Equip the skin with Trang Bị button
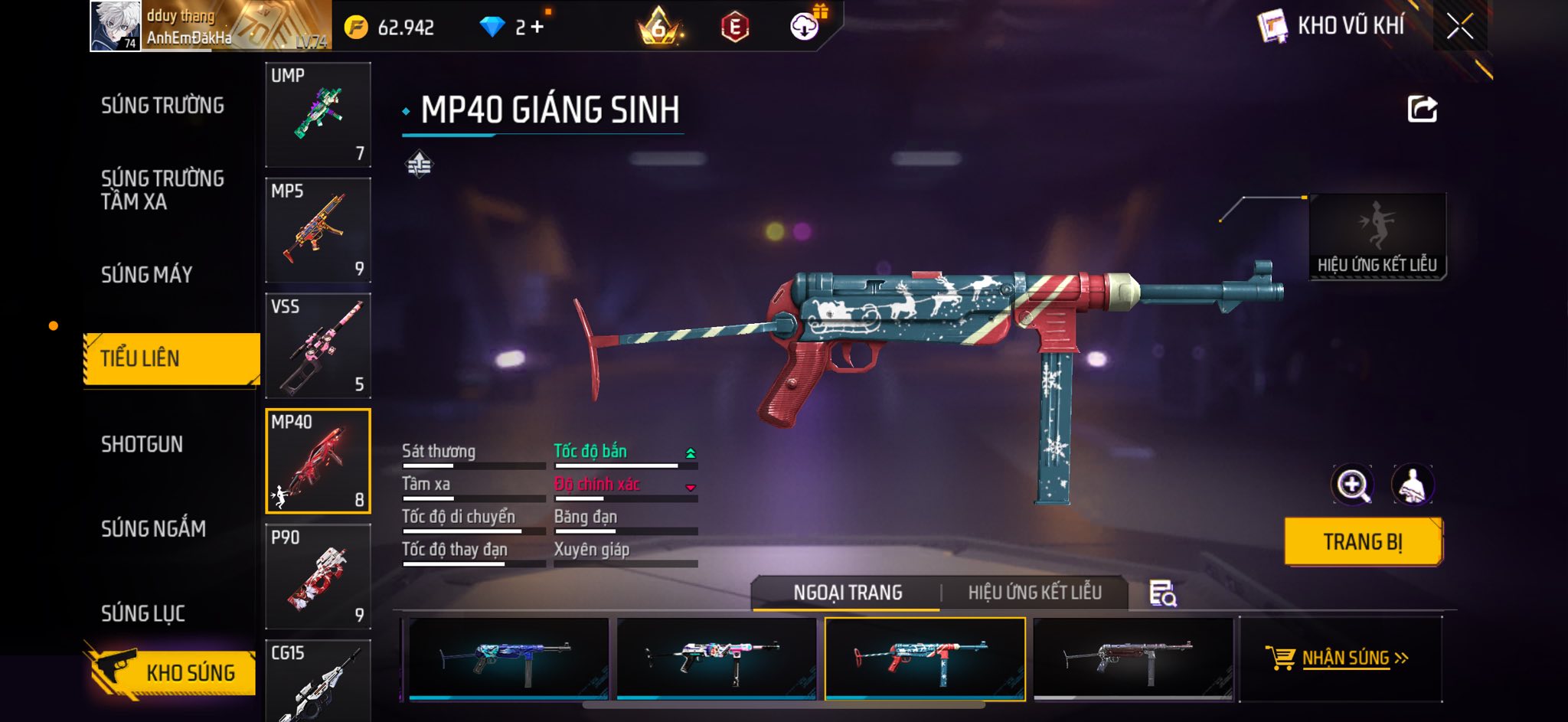 pyautogui.click(x=1363, y=542)
